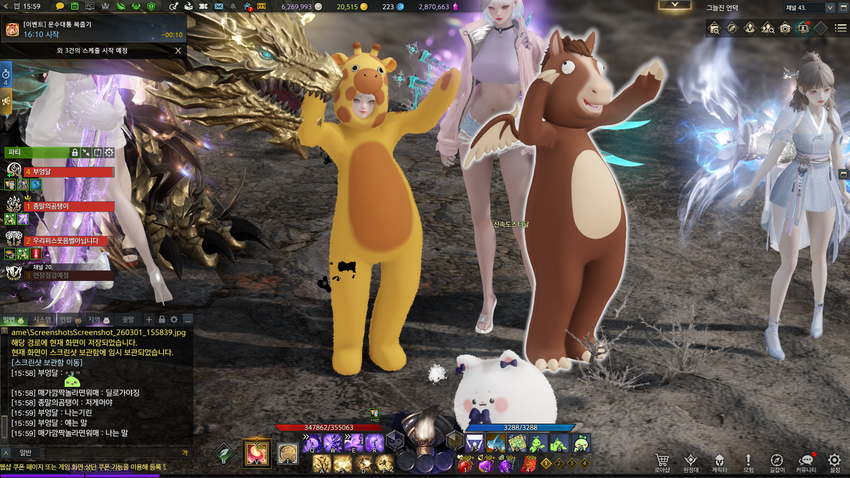The height and width of the screenshot is (478, 850).
Task: Minimize the chat window
Action: [187, 320]
